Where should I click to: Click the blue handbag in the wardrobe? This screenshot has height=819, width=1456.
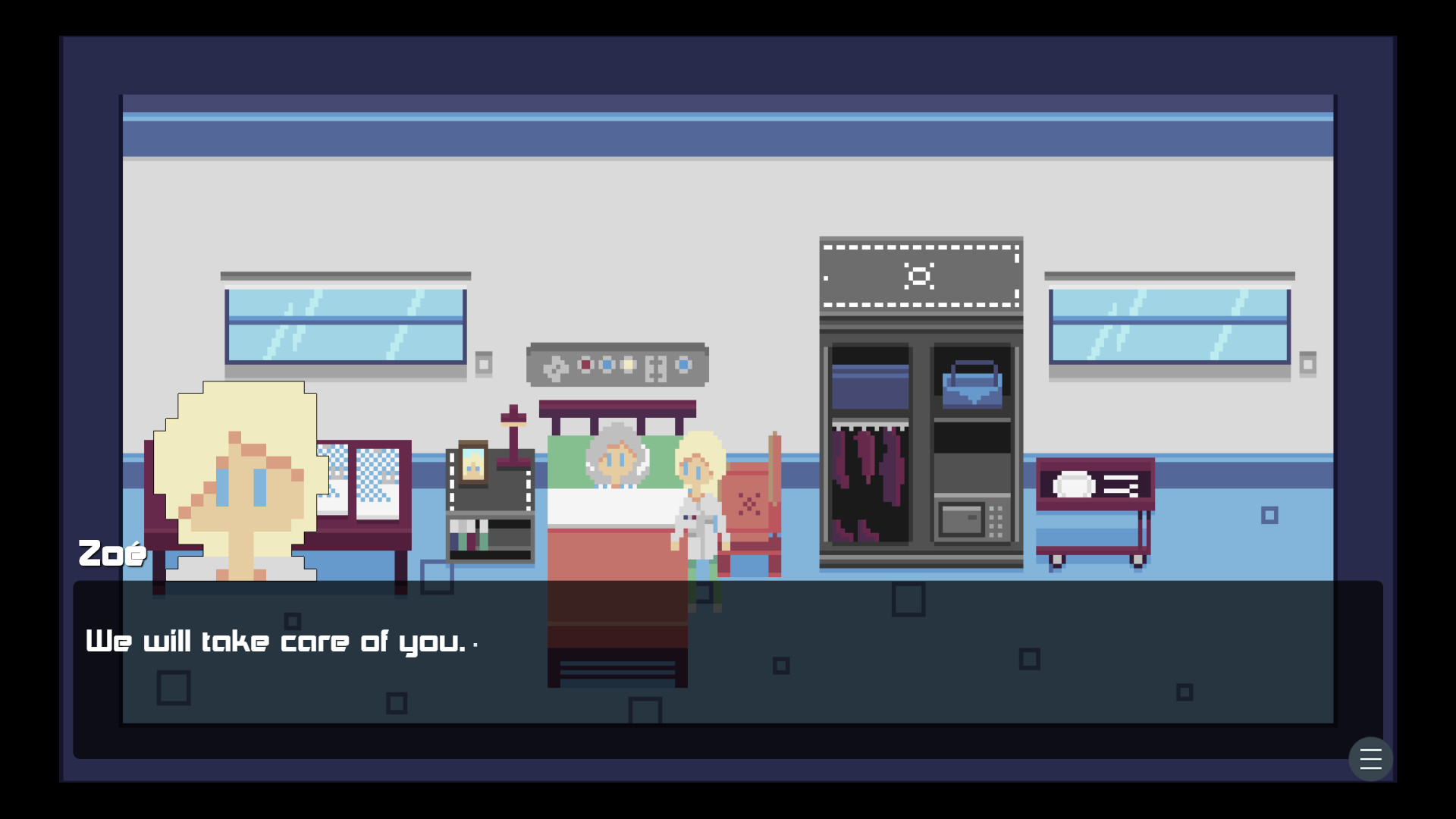[973, 387]
